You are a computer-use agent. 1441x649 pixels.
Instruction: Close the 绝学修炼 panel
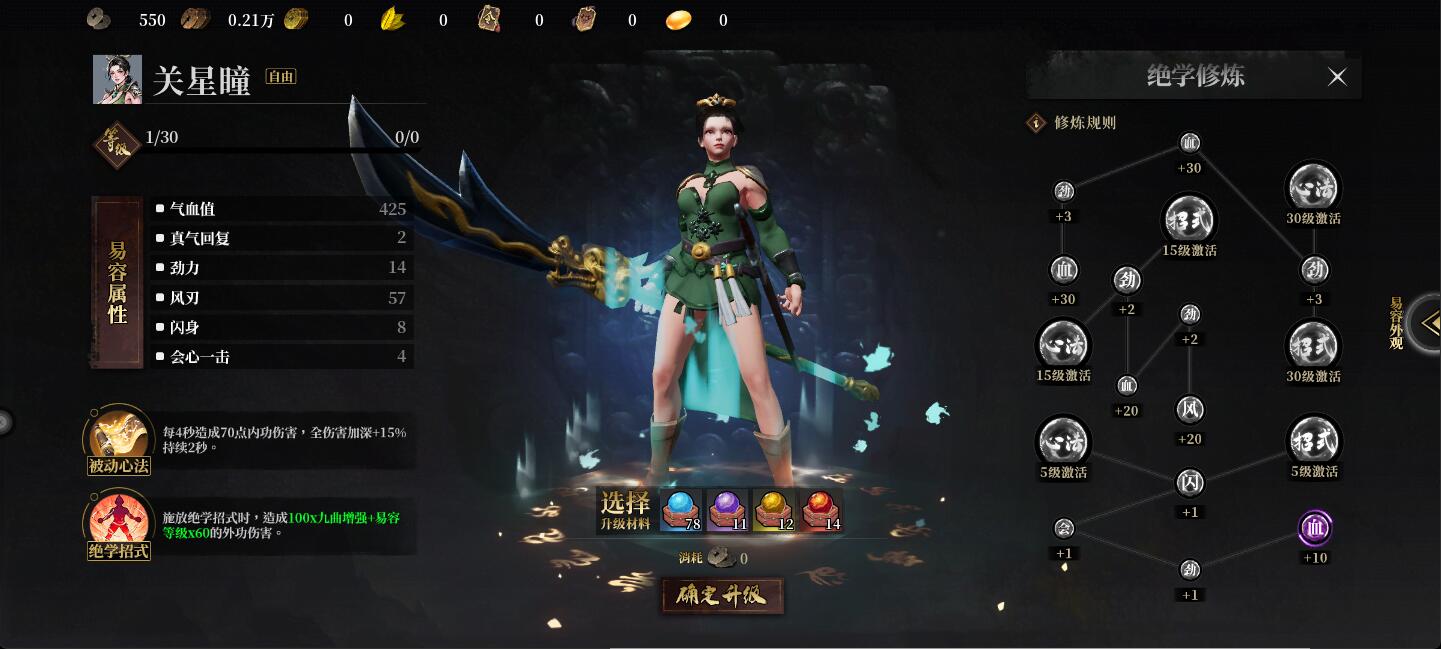click(1337, 77)
